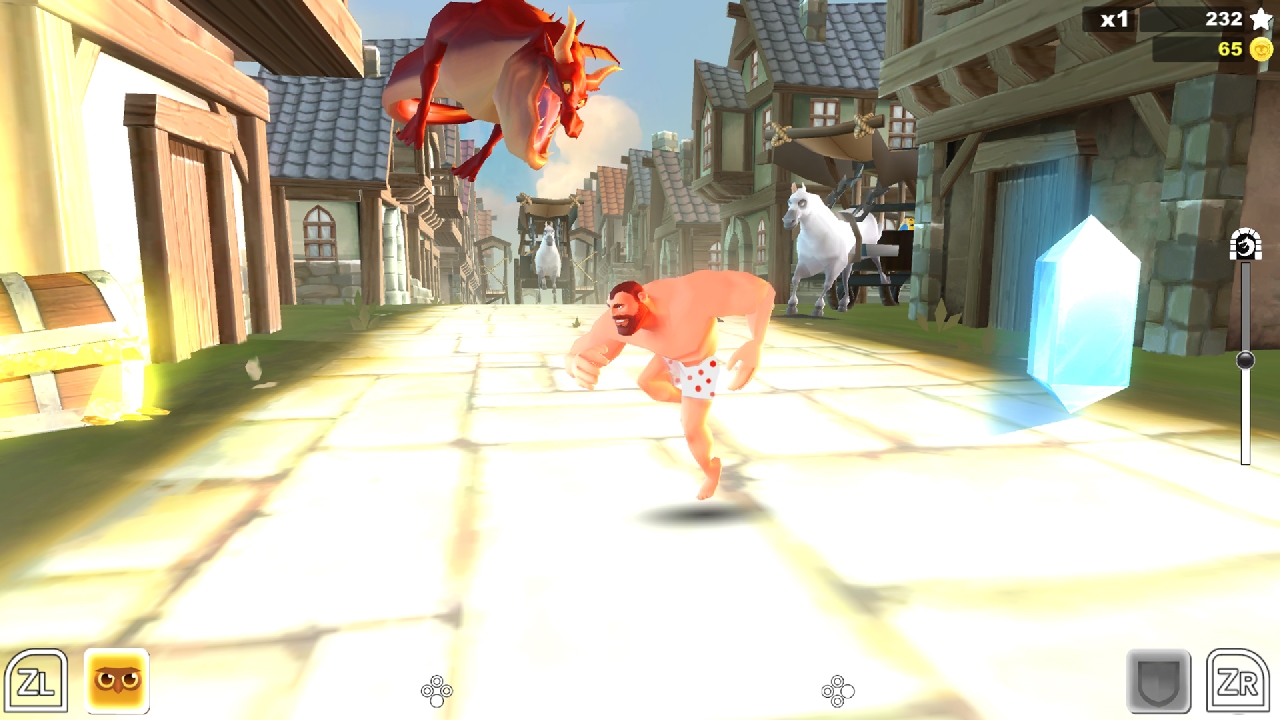Click the red dragon overhead
The image size is (1280, 720).
500,80
